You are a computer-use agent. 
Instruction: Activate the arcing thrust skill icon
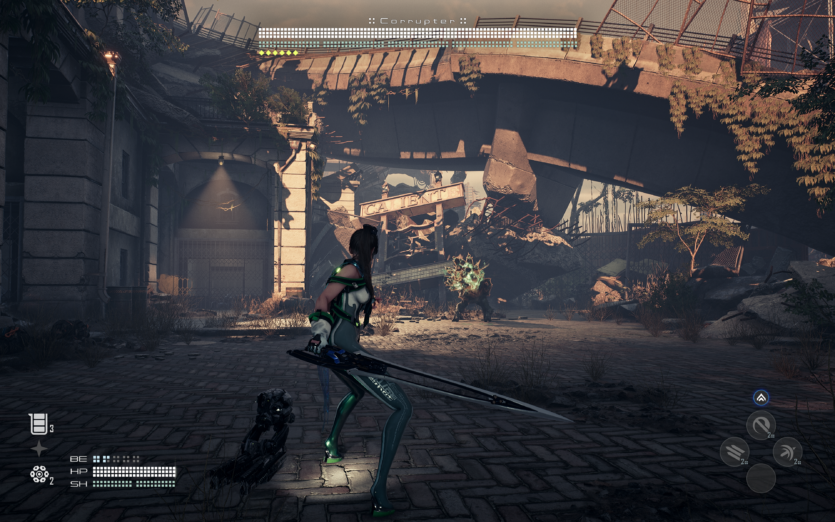tap(788, 452)
